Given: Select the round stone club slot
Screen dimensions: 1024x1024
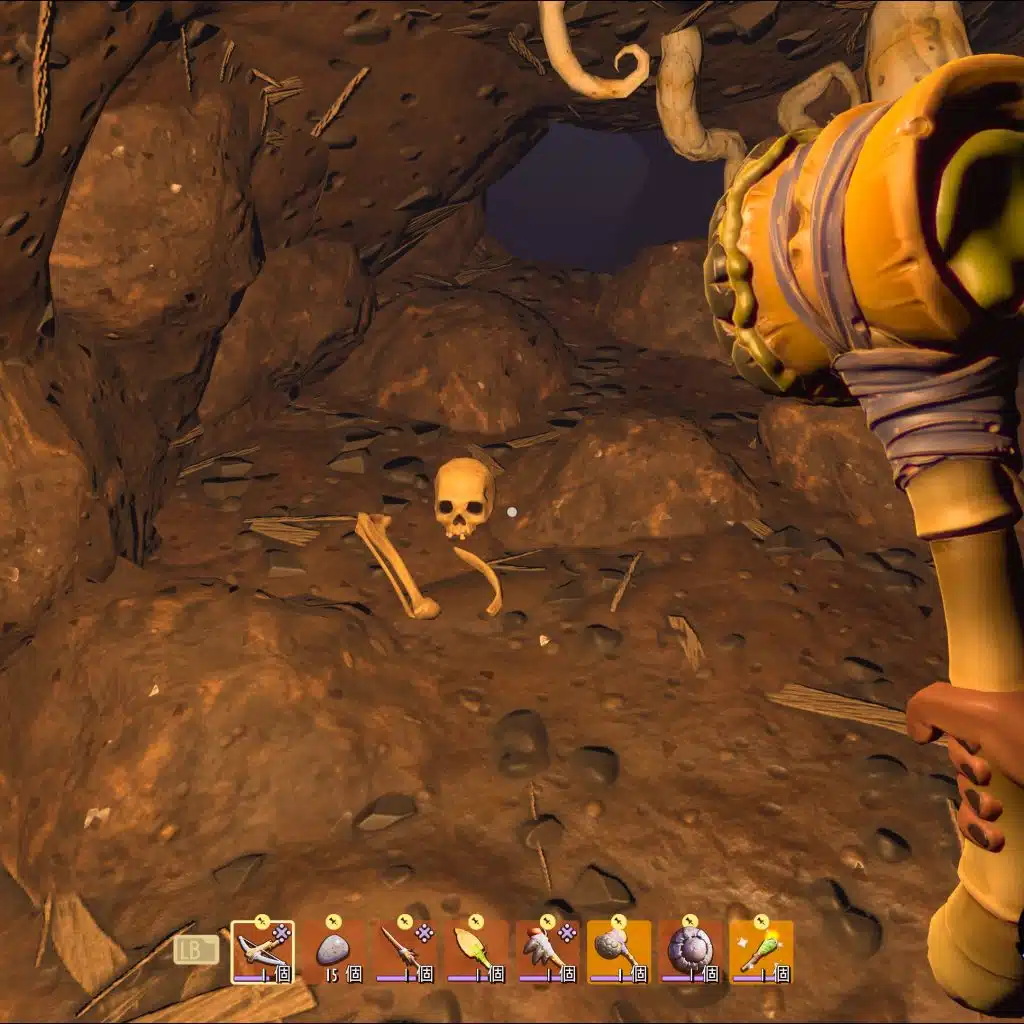Looking at the screenshot, I should click(x=618, y=951).
